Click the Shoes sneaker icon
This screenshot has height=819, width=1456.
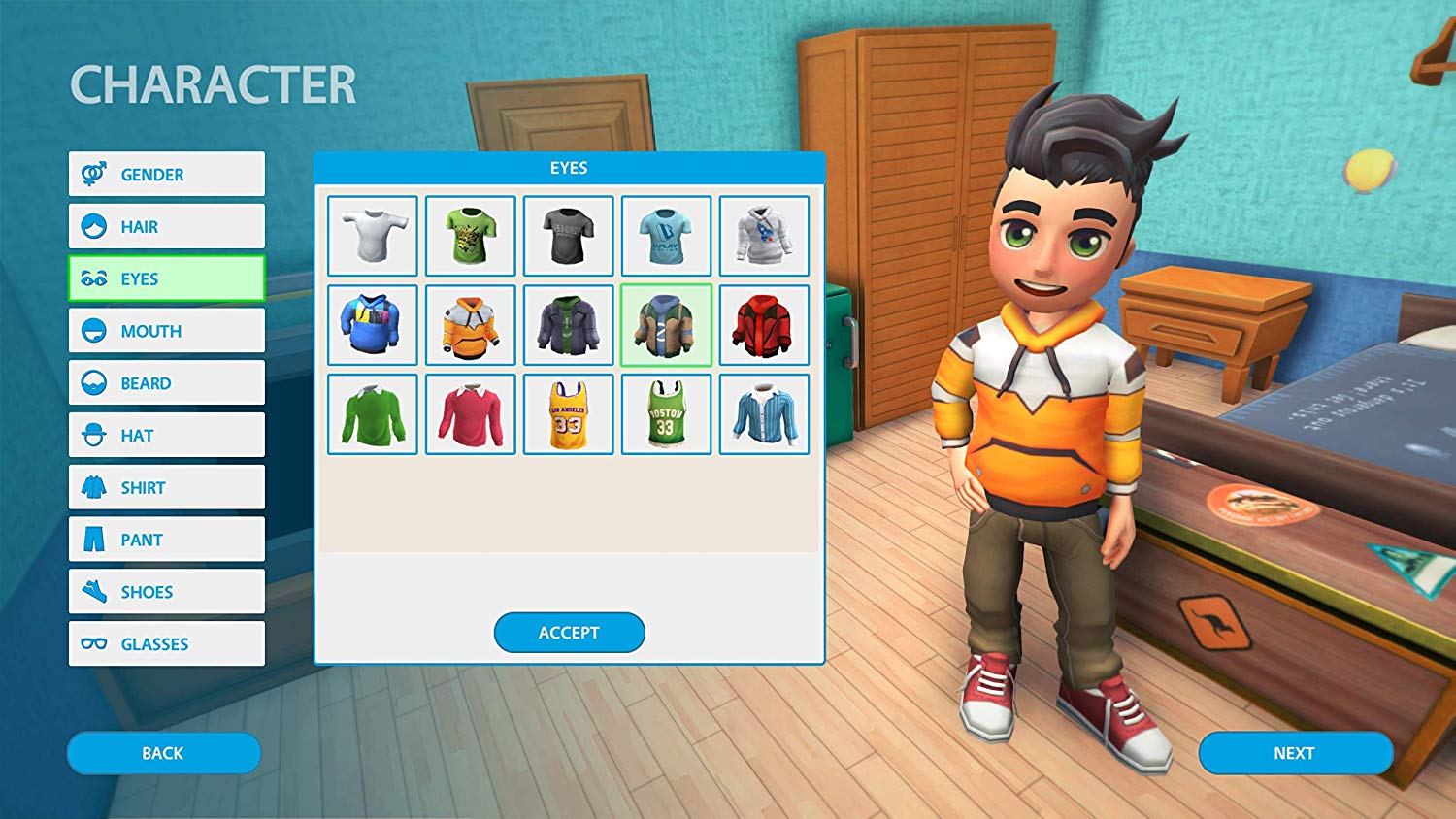(x=92, y=591)
